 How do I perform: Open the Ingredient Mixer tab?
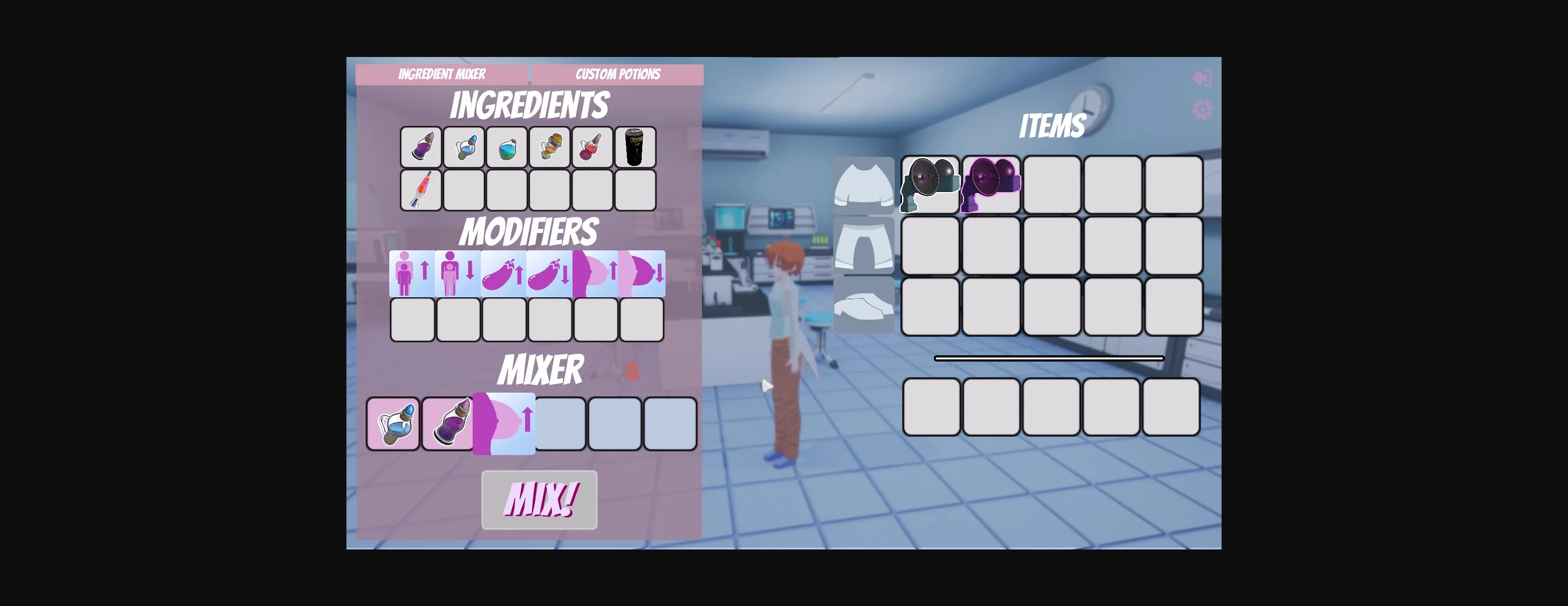442,74
